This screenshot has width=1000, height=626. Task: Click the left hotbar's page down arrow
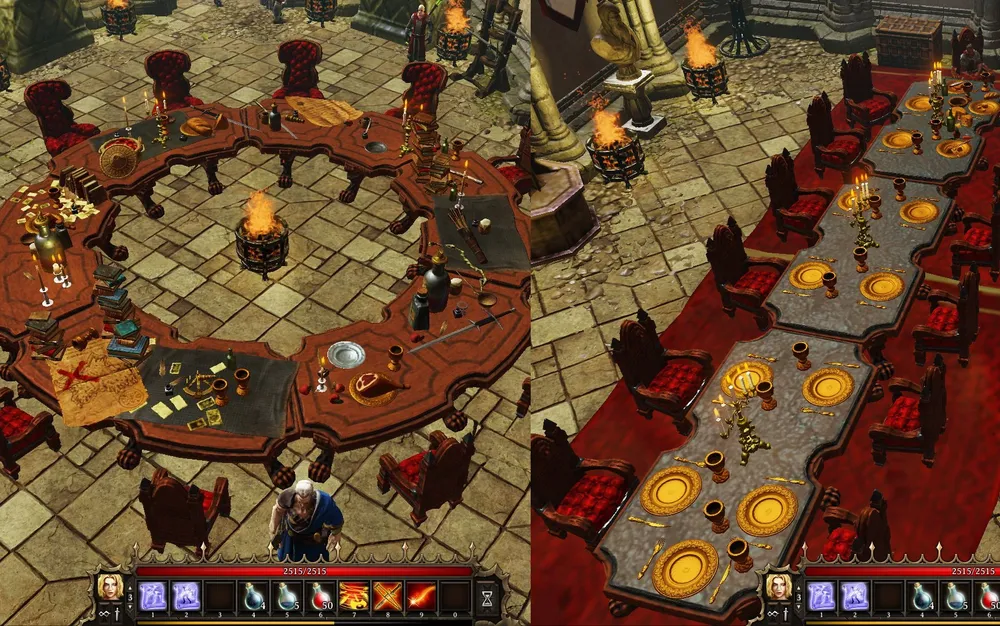(130, 608)
